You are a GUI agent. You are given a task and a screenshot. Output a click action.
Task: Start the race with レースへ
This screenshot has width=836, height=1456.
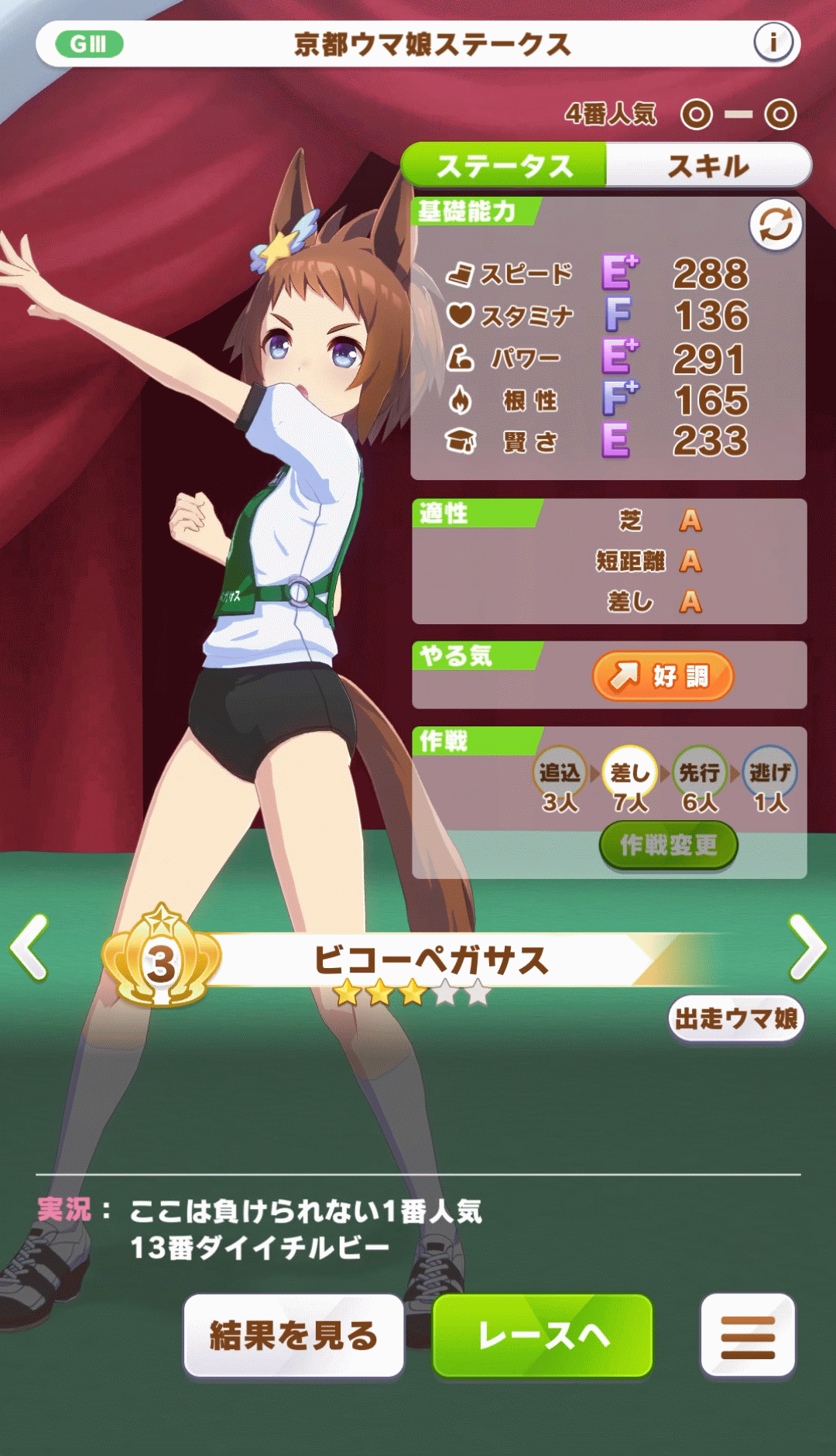(543, 1336)
